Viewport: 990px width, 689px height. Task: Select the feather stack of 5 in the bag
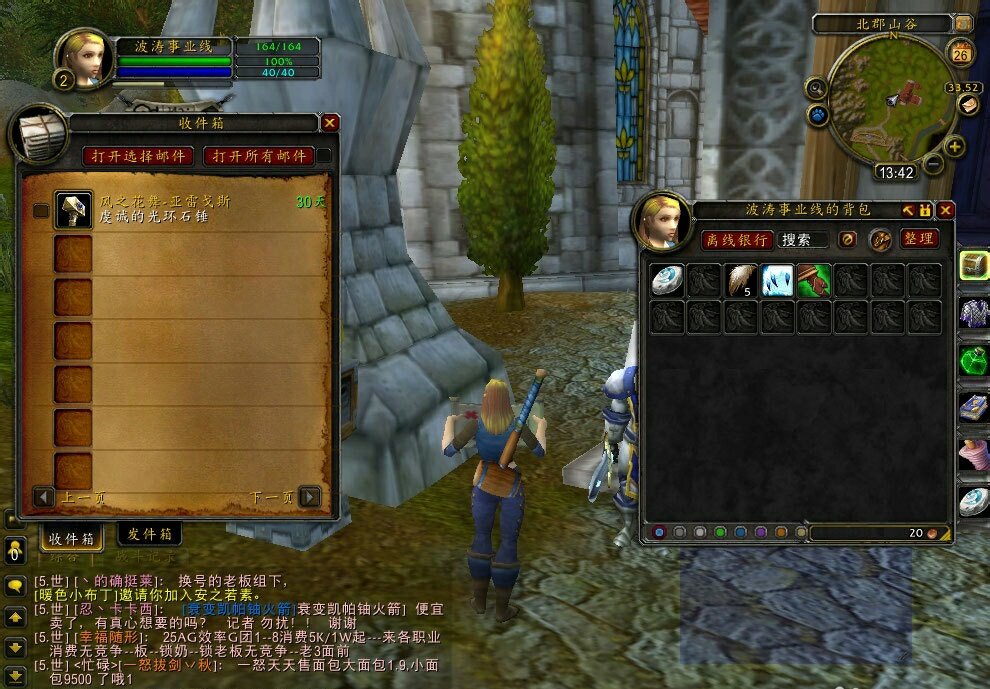tap(741, 280)
